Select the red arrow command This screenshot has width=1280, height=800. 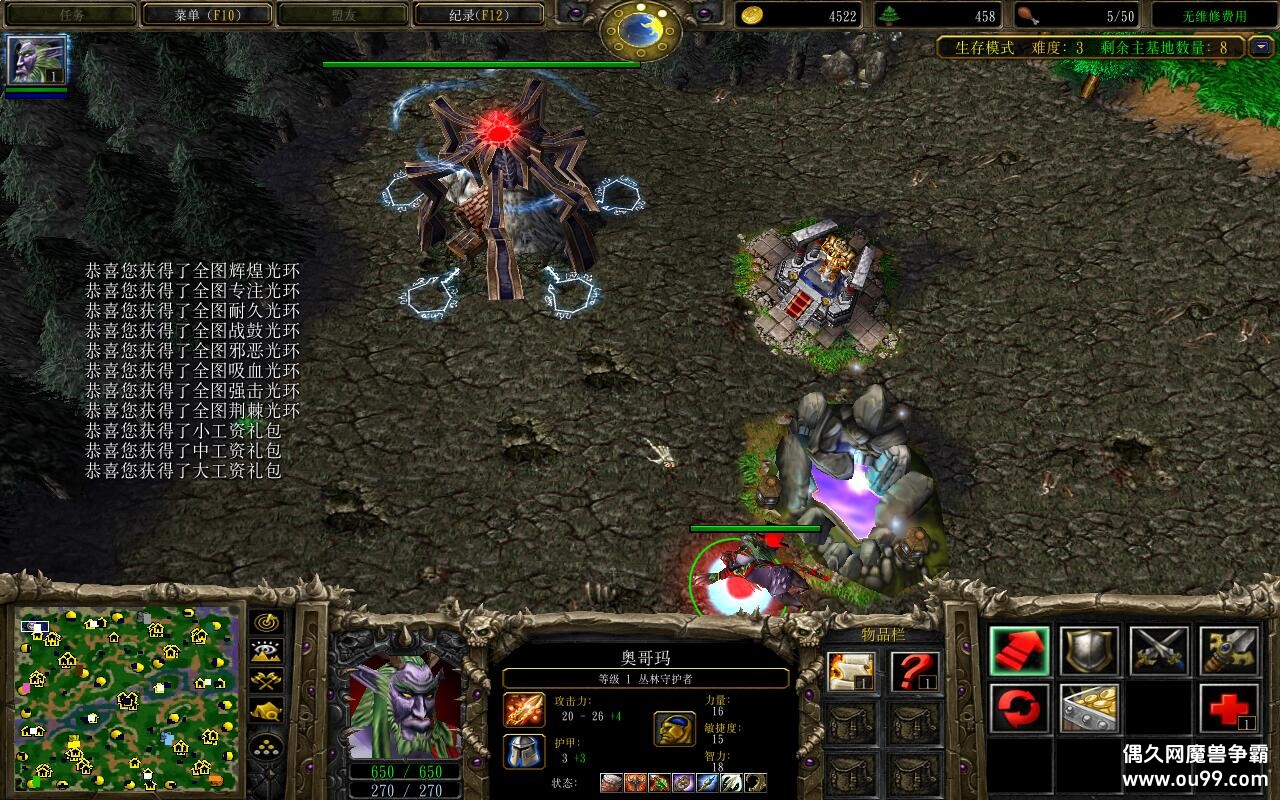pos(1019,651)
